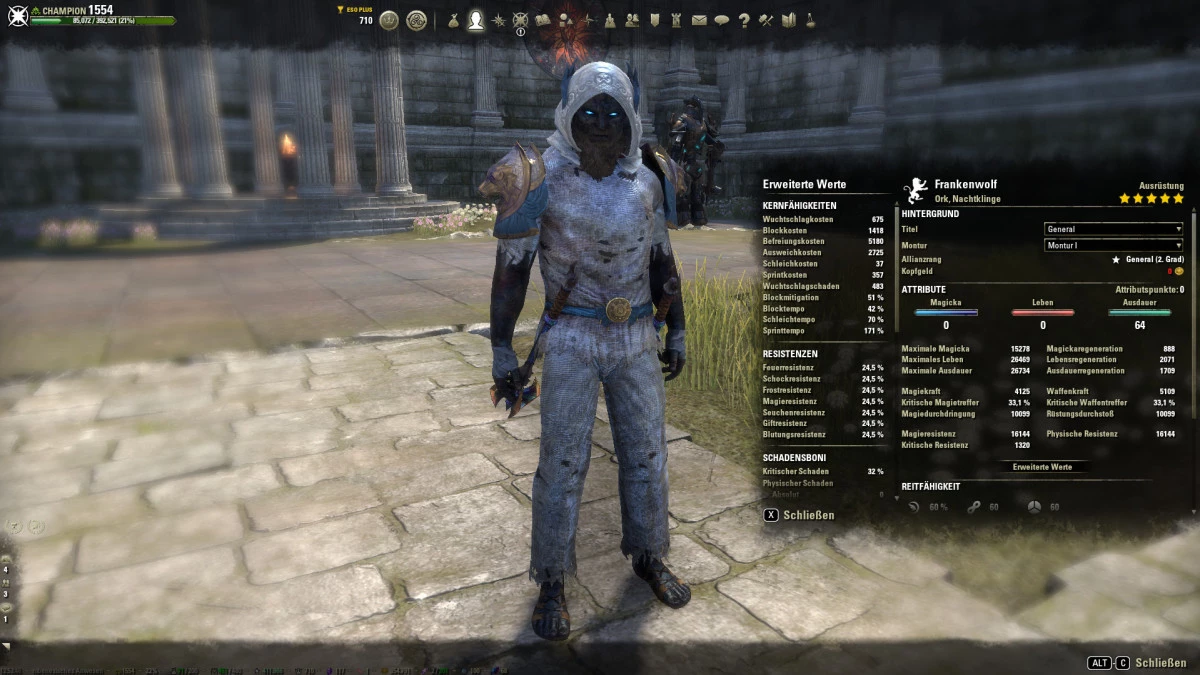Image resolution: width=1200 pixels, height=675 pixels.
Task: Open the guild banner shield icon
Action: pyautogui.click(x=654, y=20)
